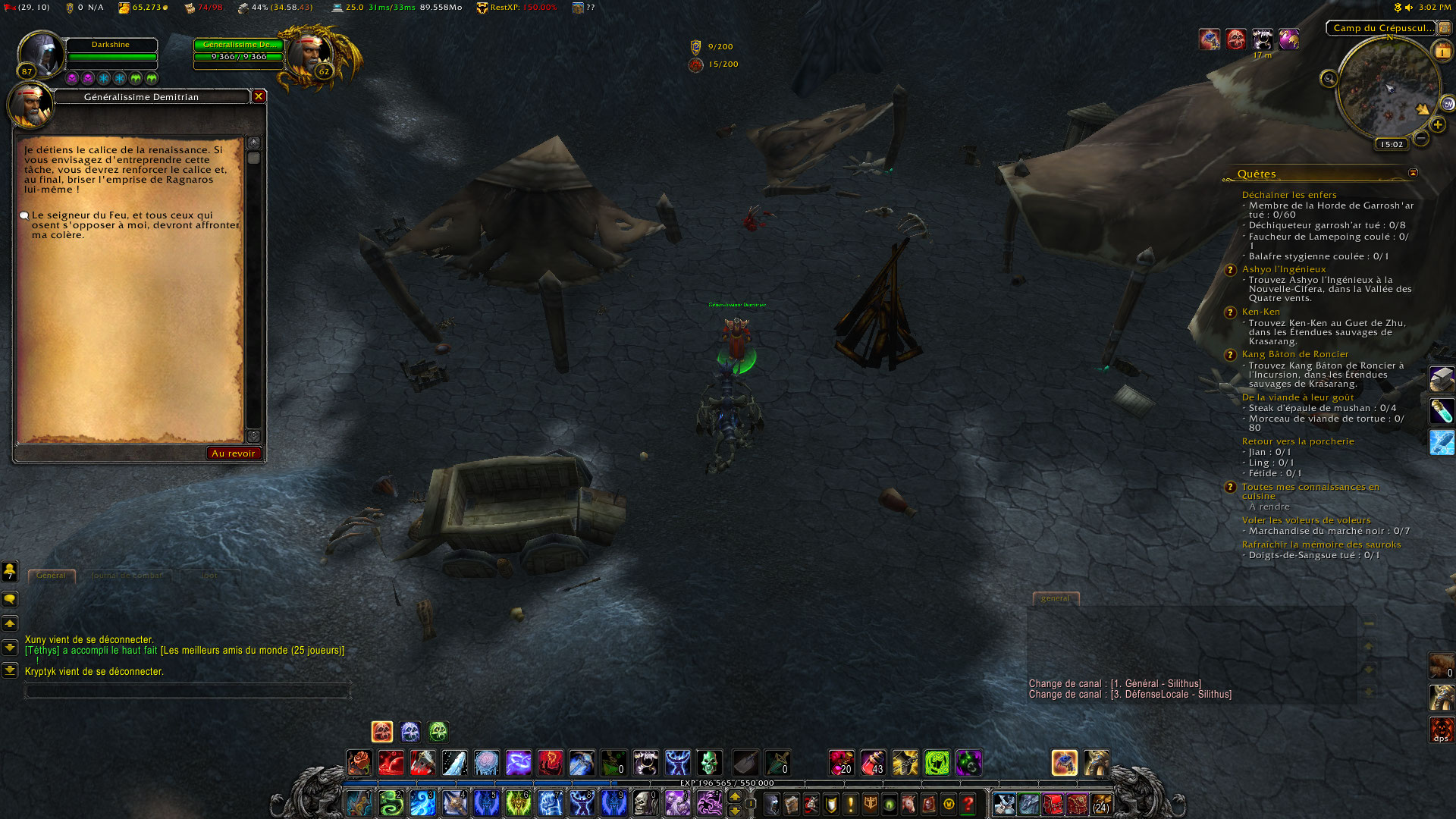Click the minimap tracking magnifier button
Image resolution: width=1456 pixels, height=819 pixels.
[1329, 79]
